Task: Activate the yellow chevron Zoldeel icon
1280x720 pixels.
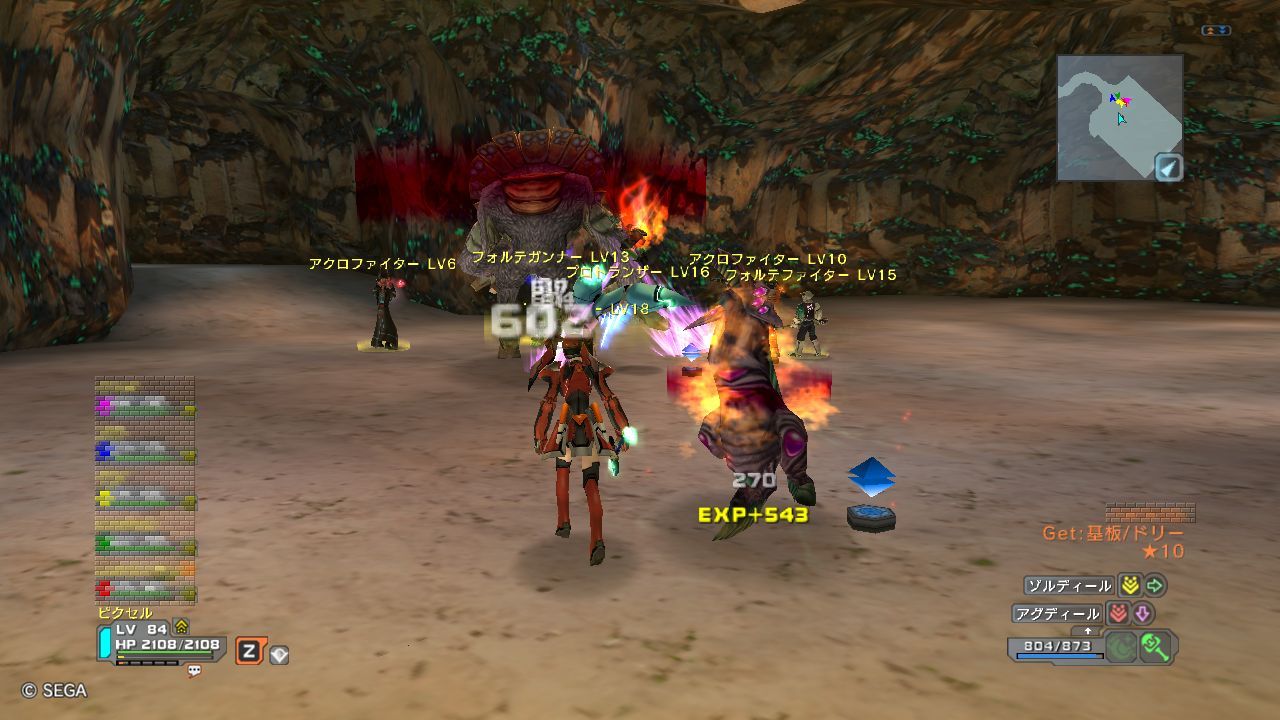Action: pyautogui.click(x=1129, y=586)
